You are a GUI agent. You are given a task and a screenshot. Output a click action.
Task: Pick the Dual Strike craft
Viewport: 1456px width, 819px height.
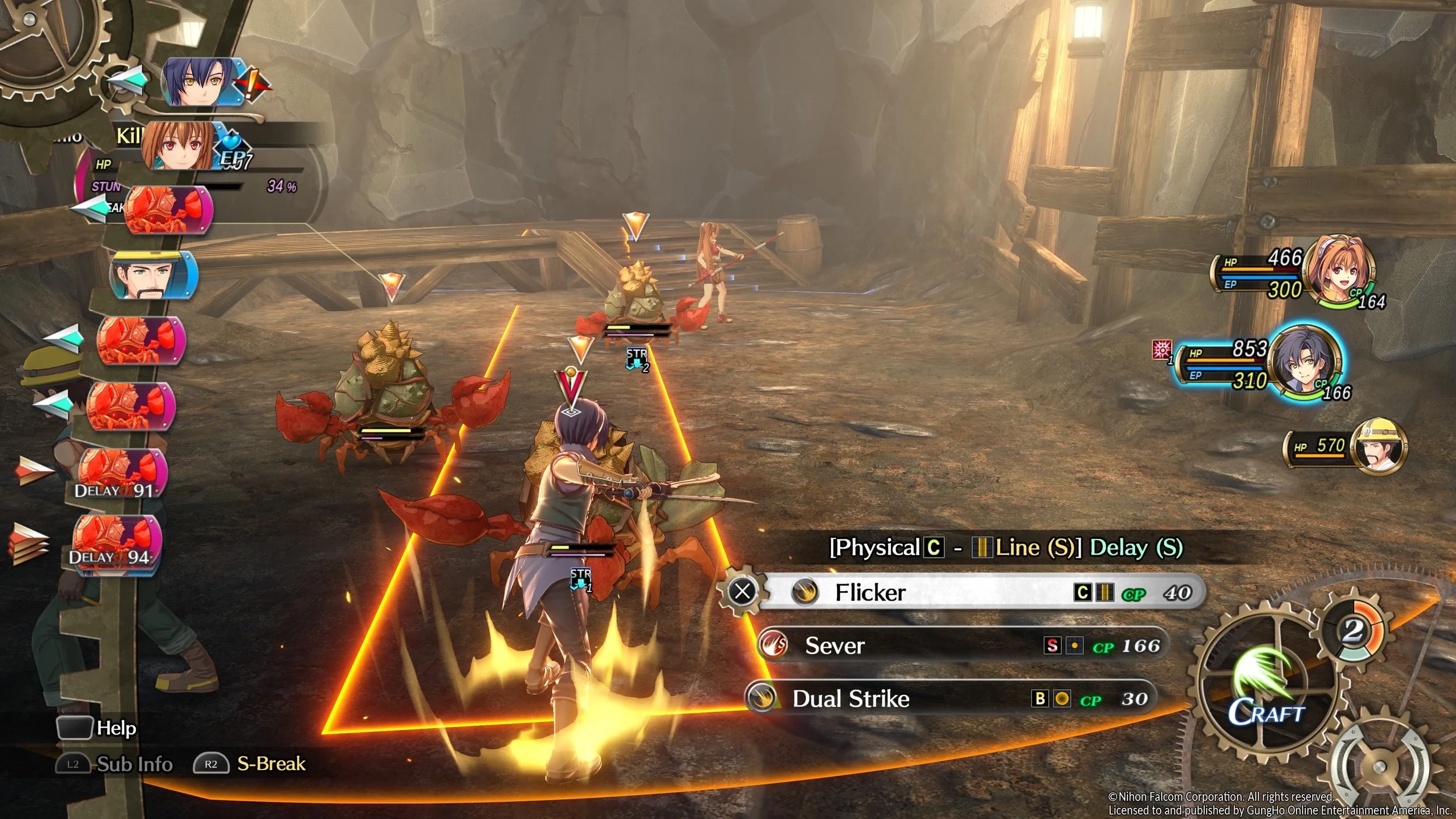click(x=949, y=698)
